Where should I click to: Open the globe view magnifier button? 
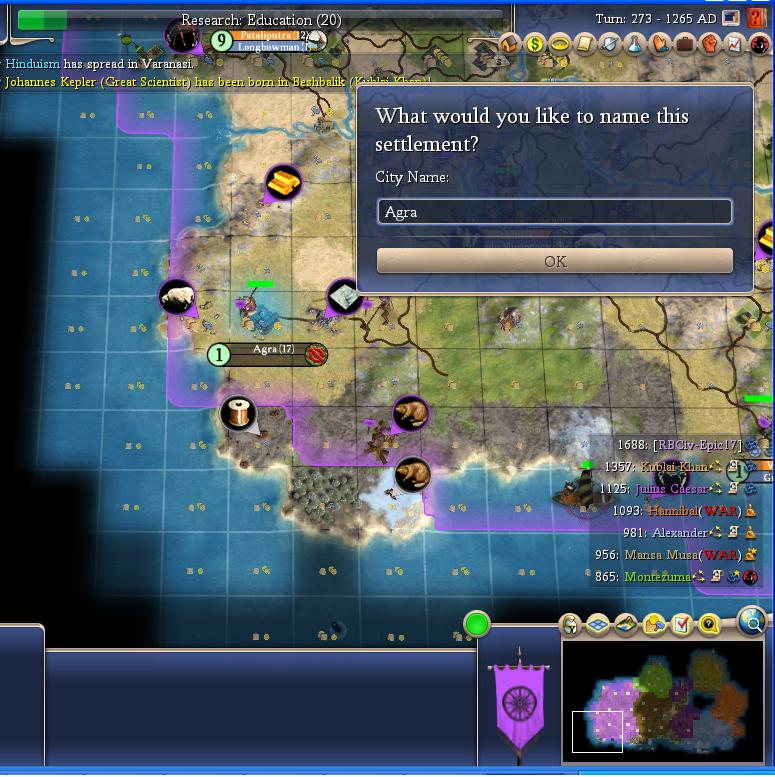tap(753, 622)
